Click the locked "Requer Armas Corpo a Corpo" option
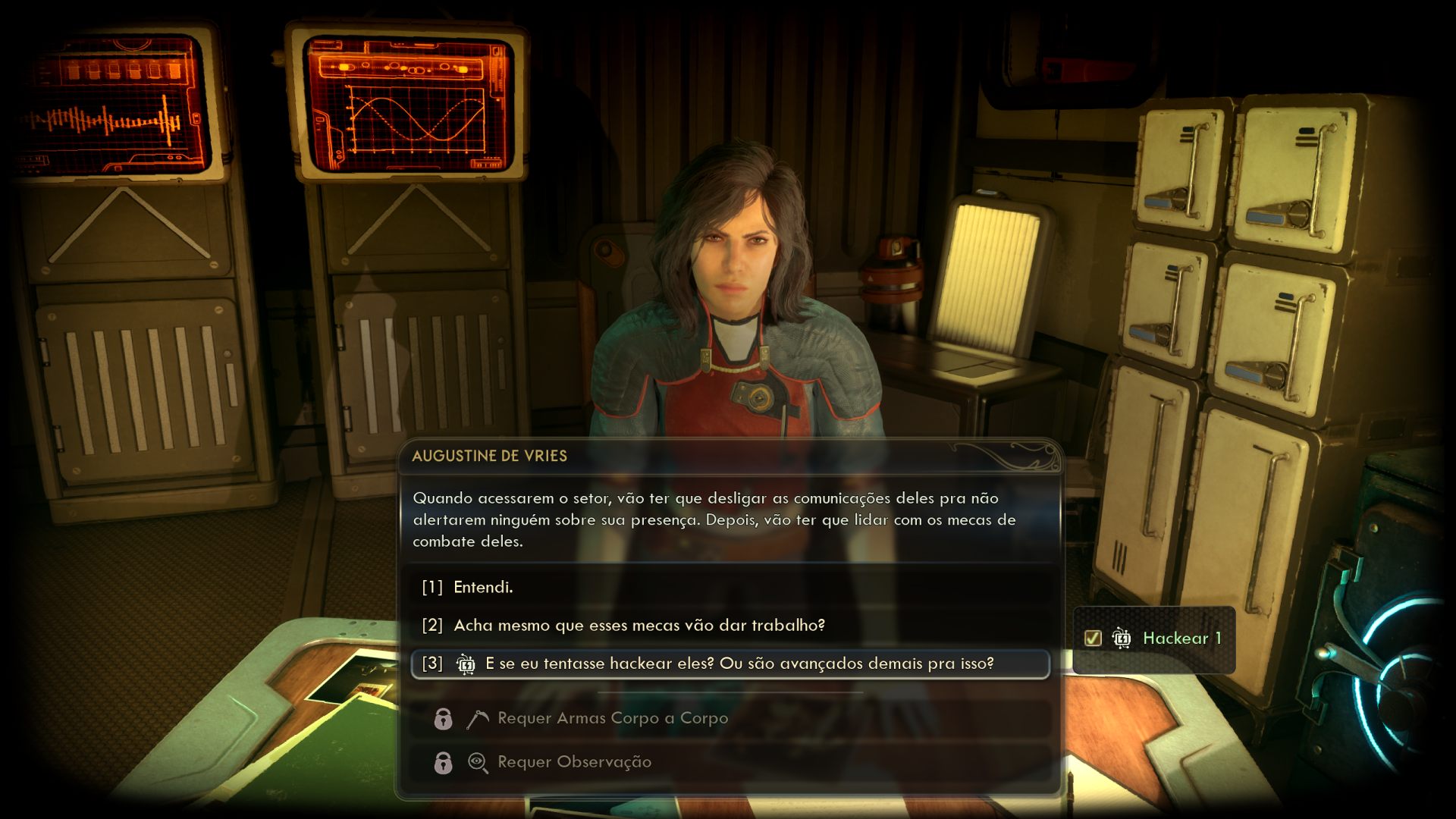The width and height of the screenshot is (1456, 819). point(612,718)
